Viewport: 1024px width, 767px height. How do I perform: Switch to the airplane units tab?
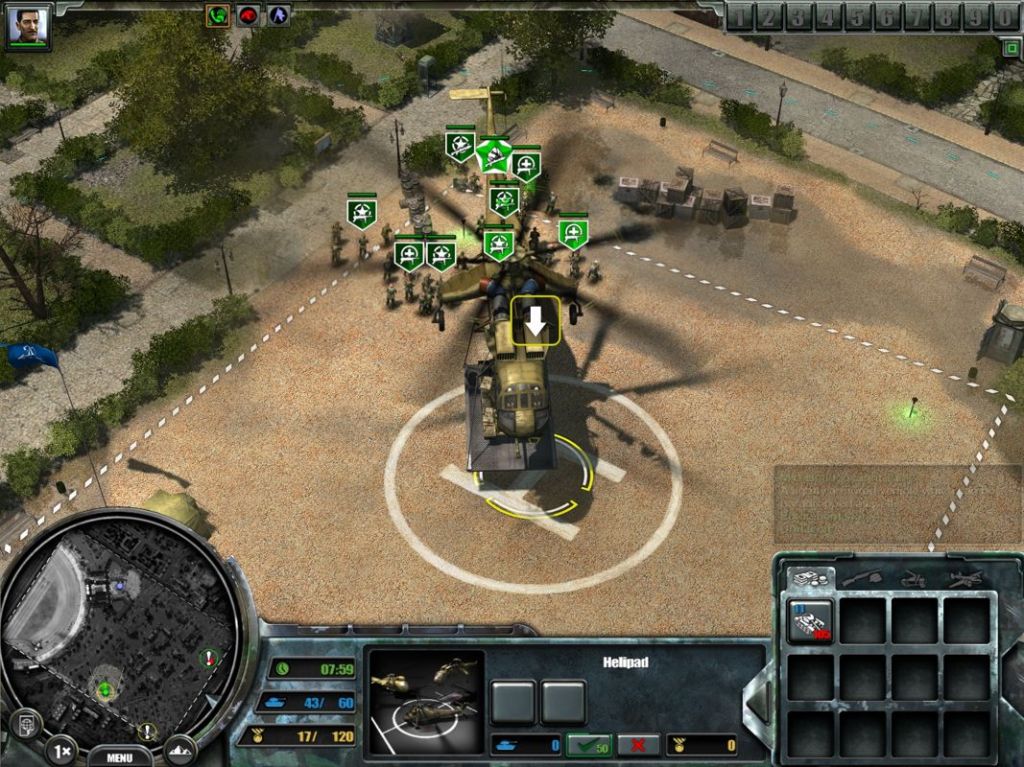(964, 578)
